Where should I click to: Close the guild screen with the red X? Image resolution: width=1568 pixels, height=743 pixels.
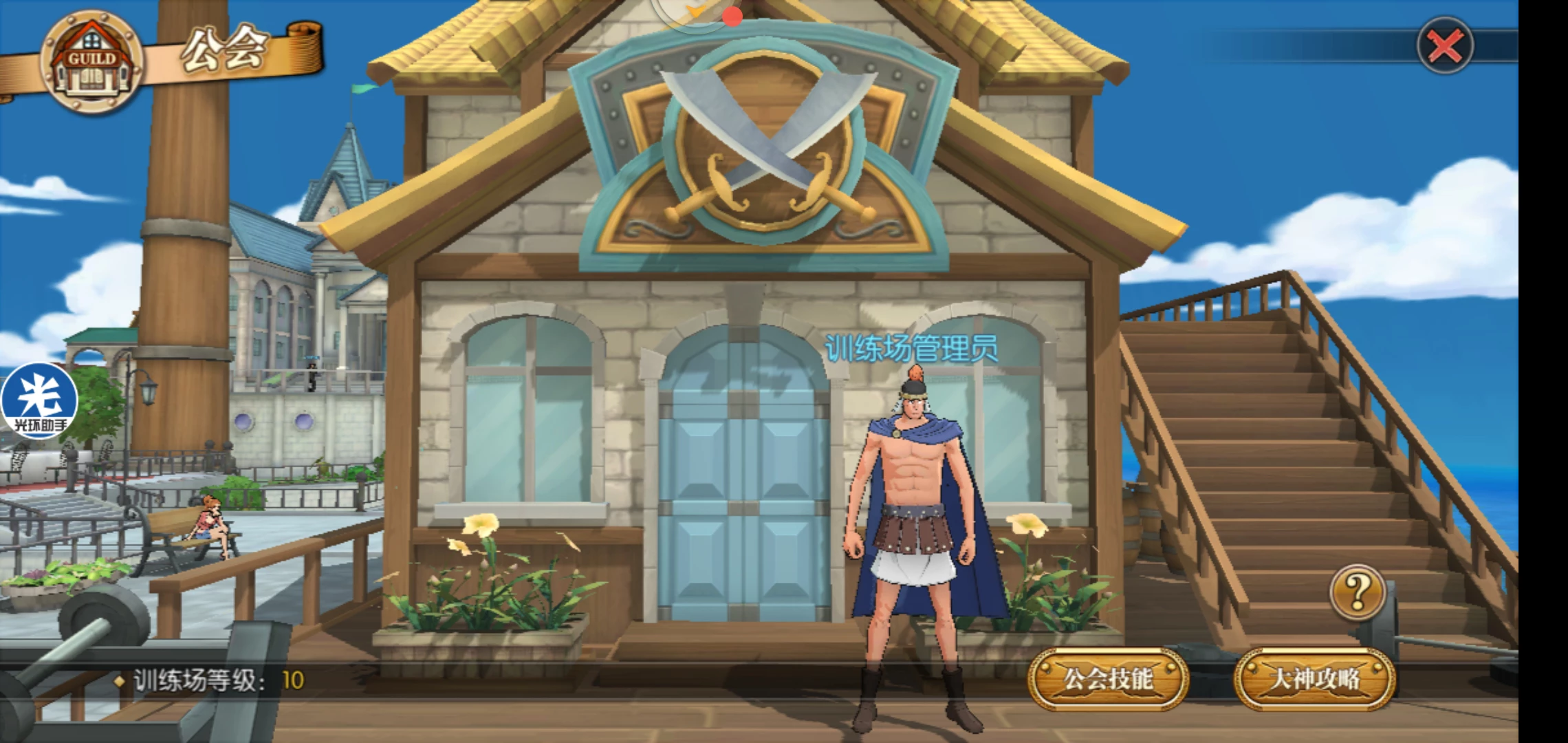pyautogui.click(x=1445, y=47)
